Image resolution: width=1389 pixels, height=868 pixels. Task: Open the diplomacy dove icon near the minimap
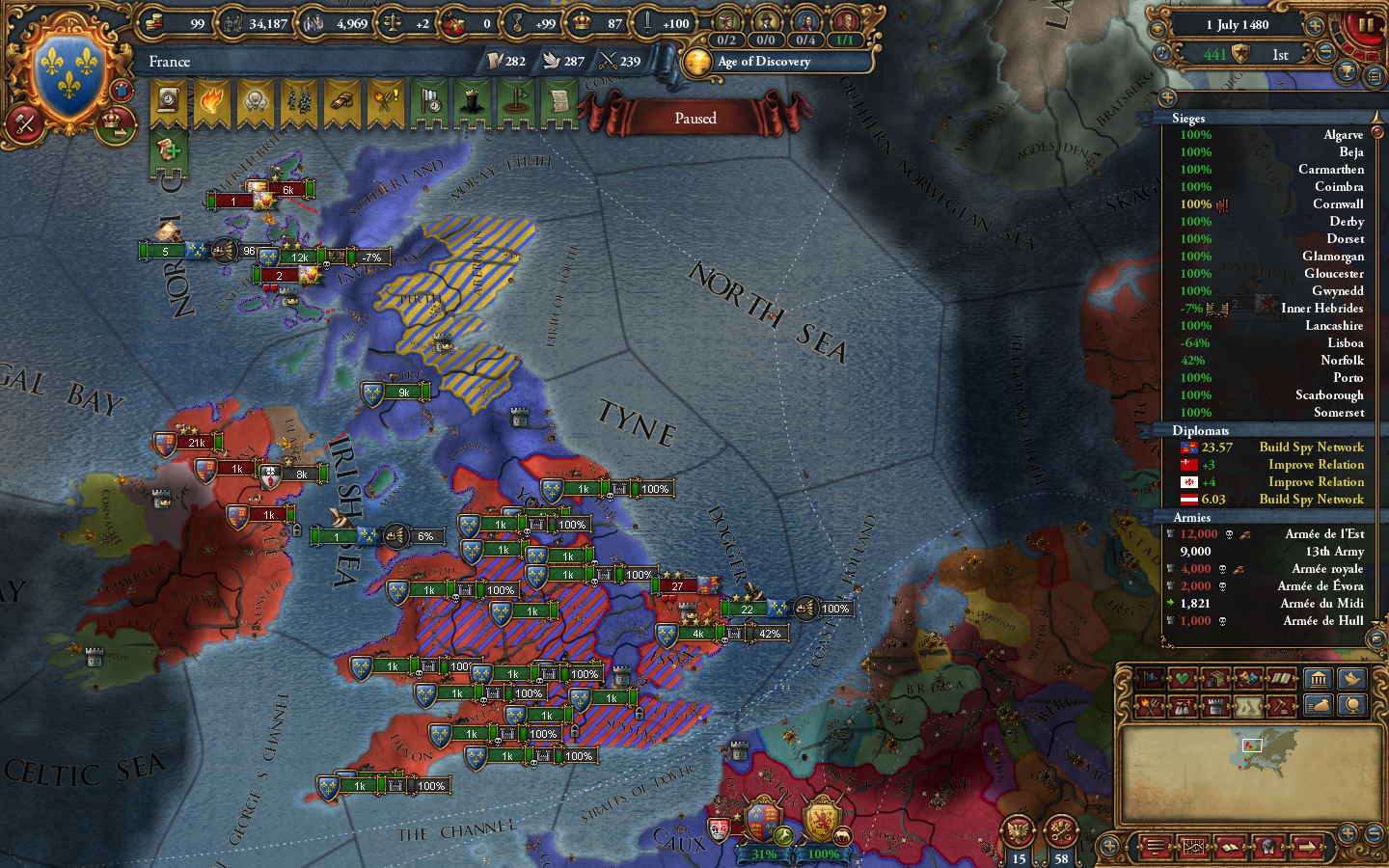(x=1351, y=678)
